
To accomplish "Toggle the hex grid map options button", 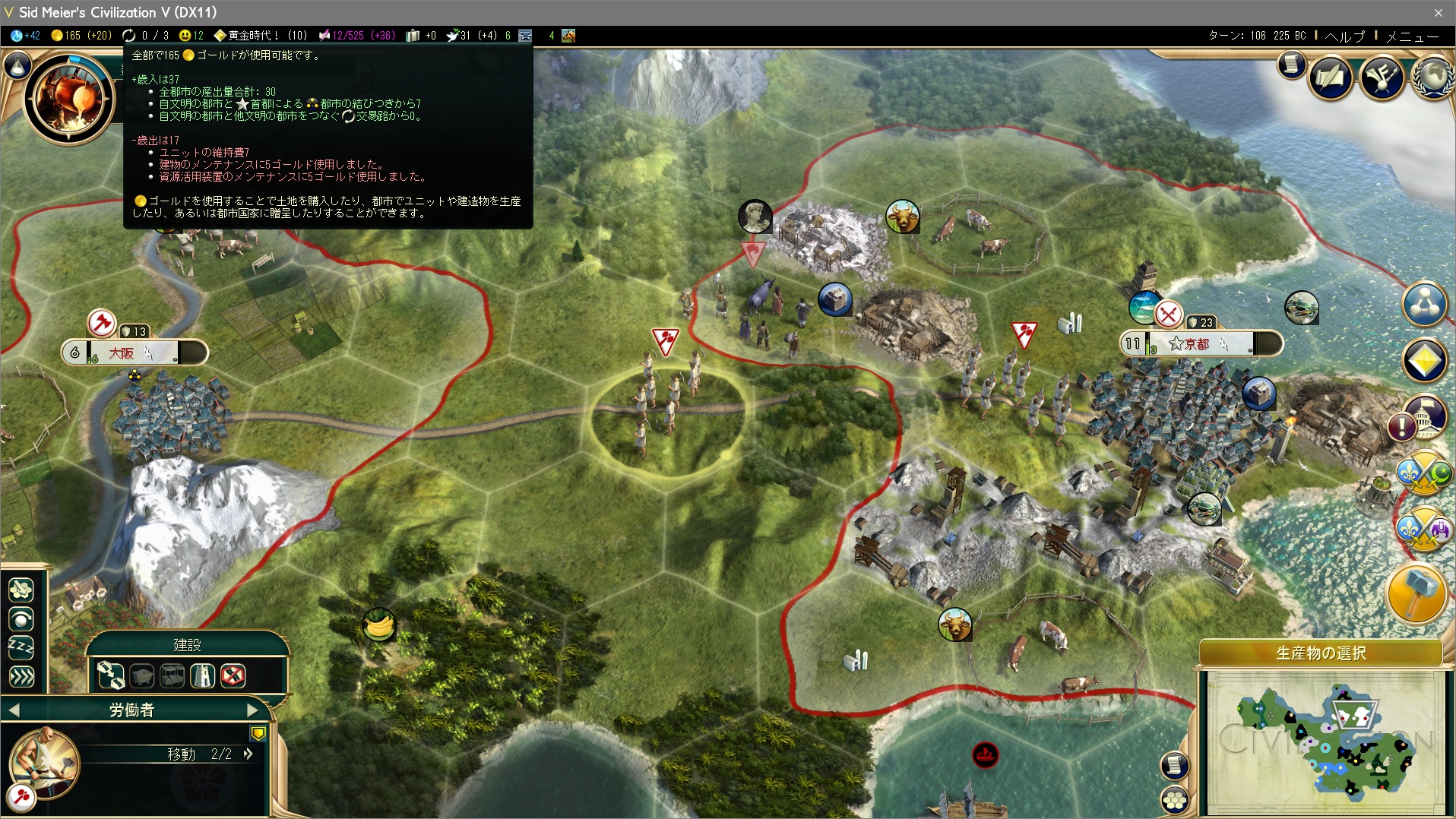I will point(1175,798).
